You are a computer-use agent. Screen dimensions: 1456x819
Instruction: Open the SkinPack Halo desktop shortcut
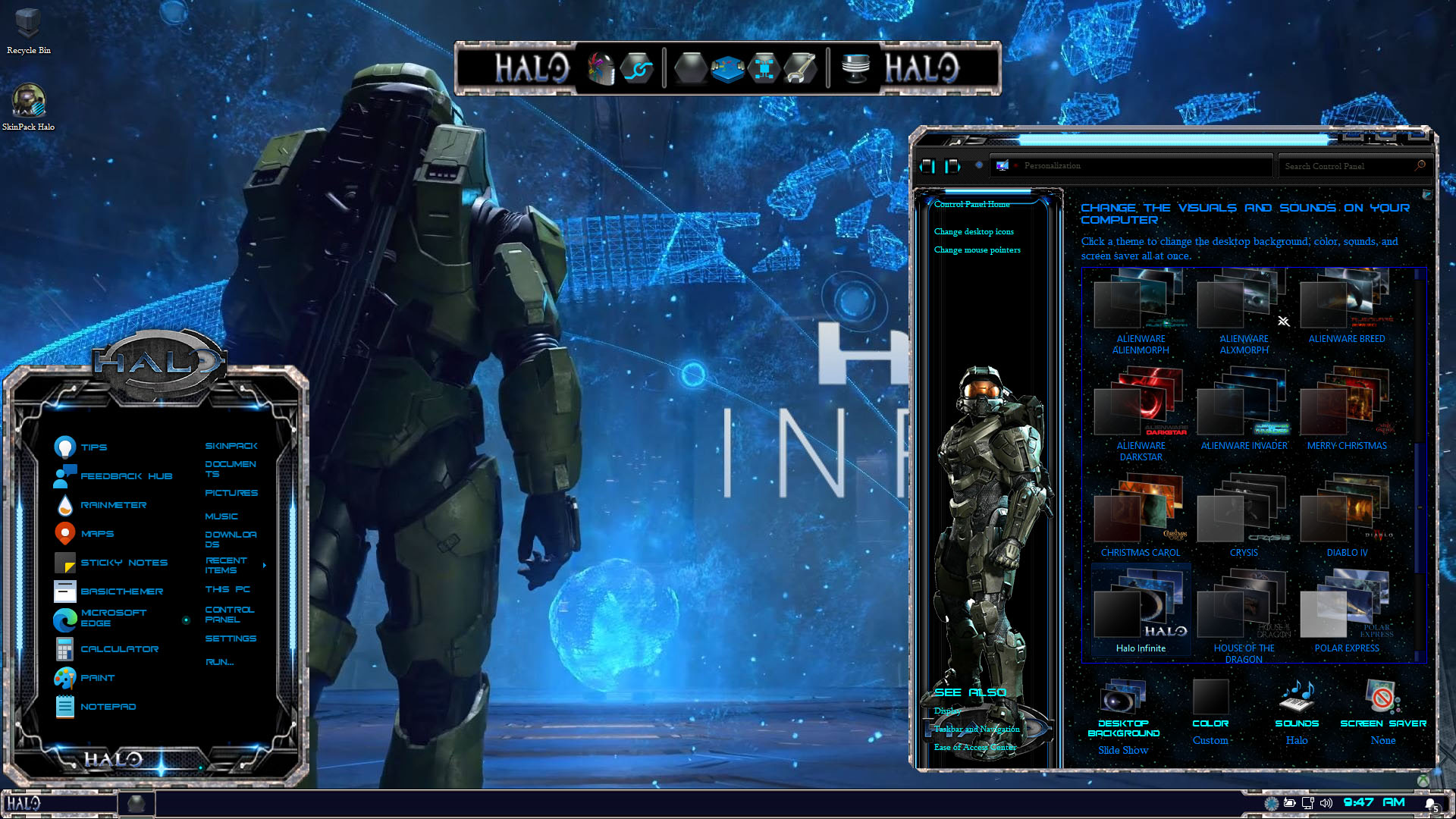pyautogui.click(x=28, y=106)
